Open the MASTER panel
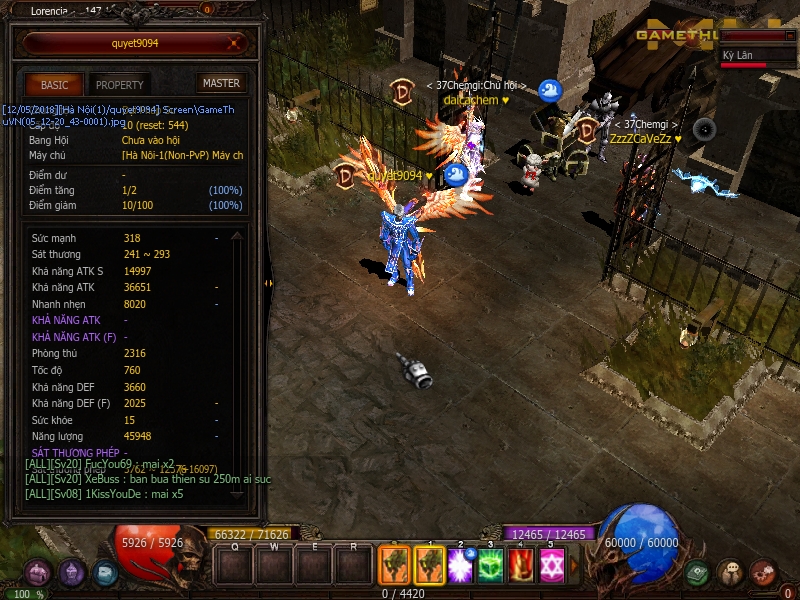Viewport: 800px width, 600px height. (x=221, y=83)
